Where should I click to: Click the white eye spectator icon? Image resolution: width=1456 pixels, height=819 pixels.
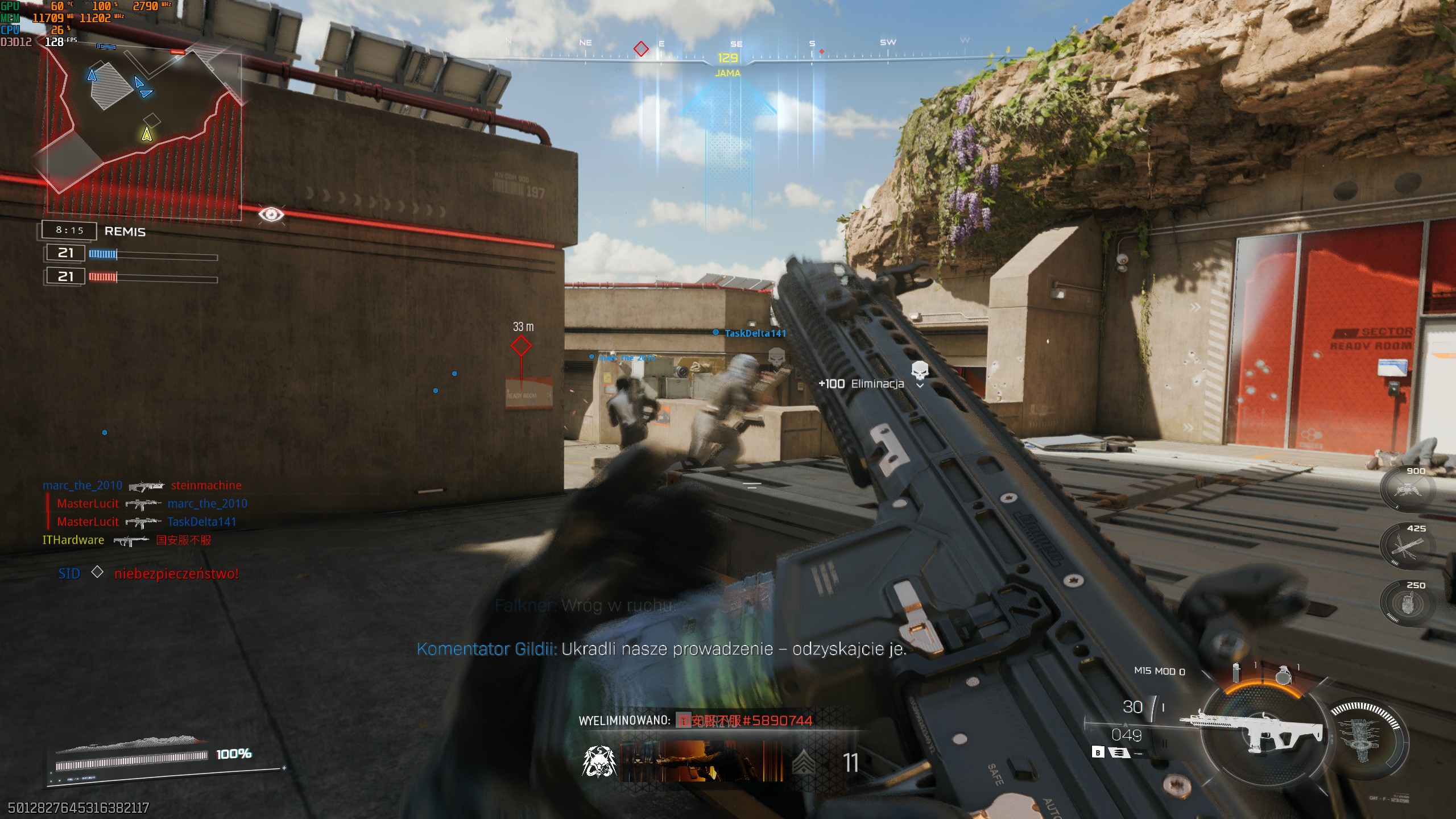point(271,214)
